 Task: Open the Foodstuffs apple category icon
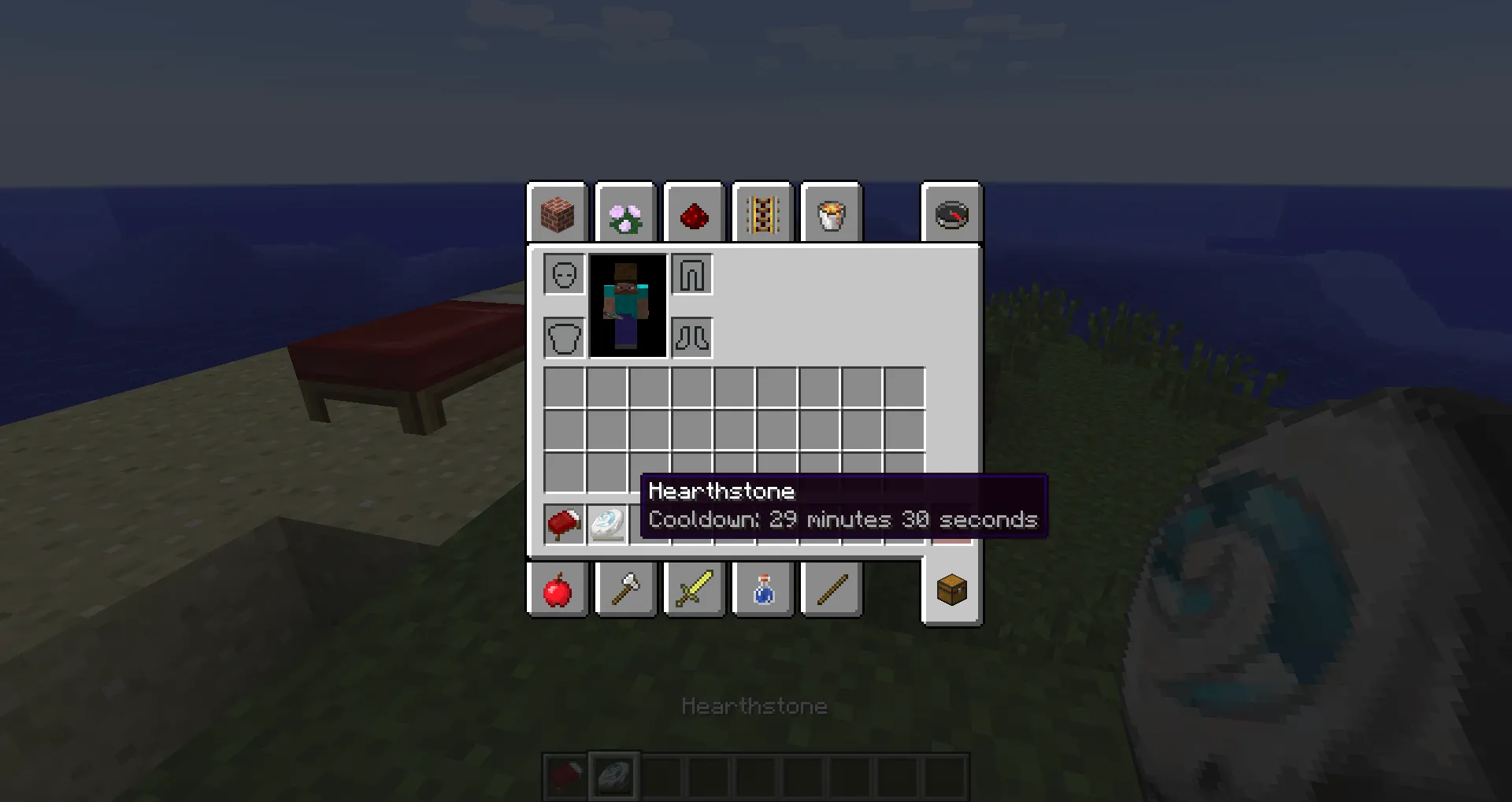tap(557, 589)
